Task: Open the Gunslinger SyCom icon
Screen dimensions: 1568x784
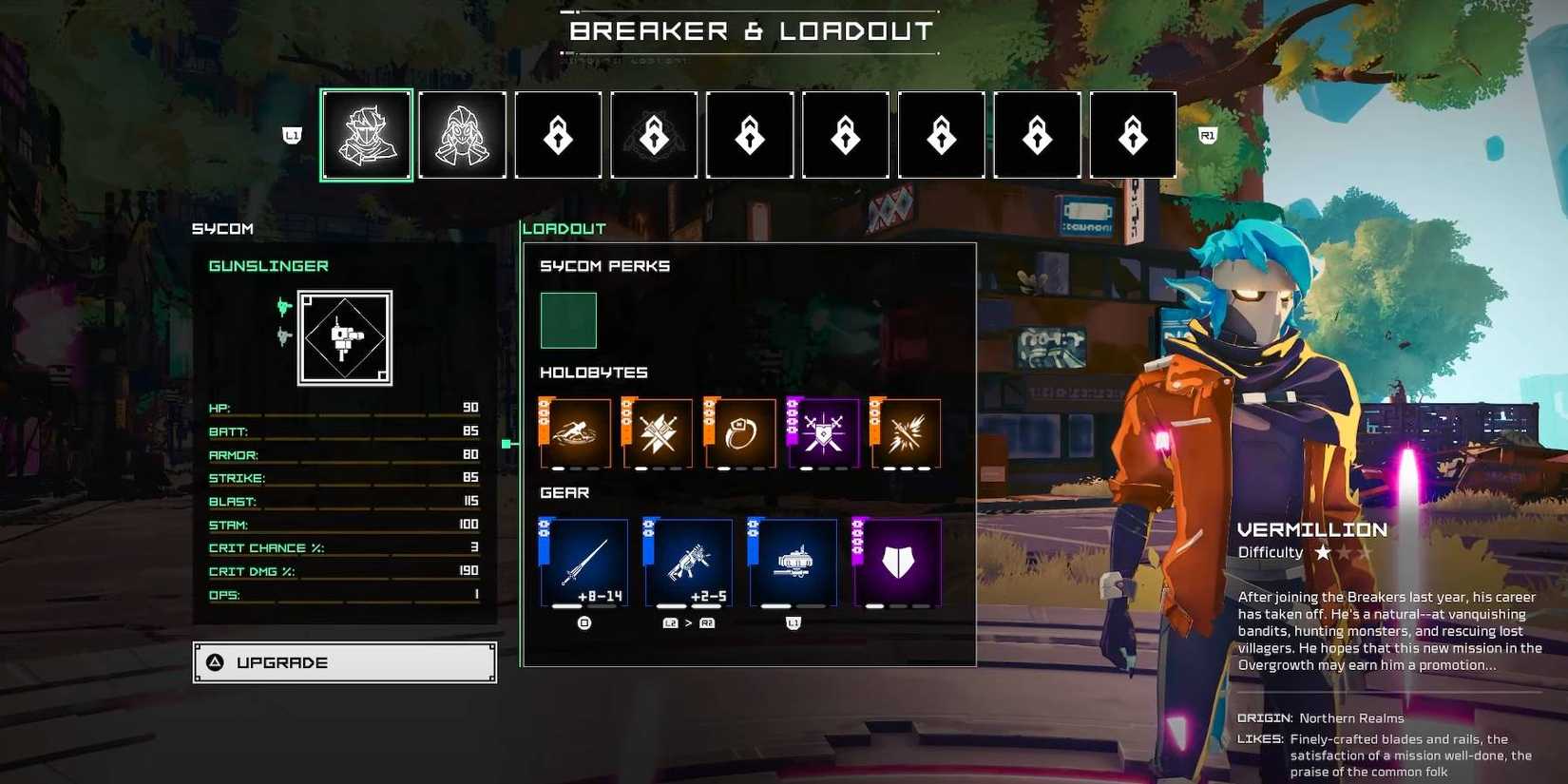Action: (345, 337)
